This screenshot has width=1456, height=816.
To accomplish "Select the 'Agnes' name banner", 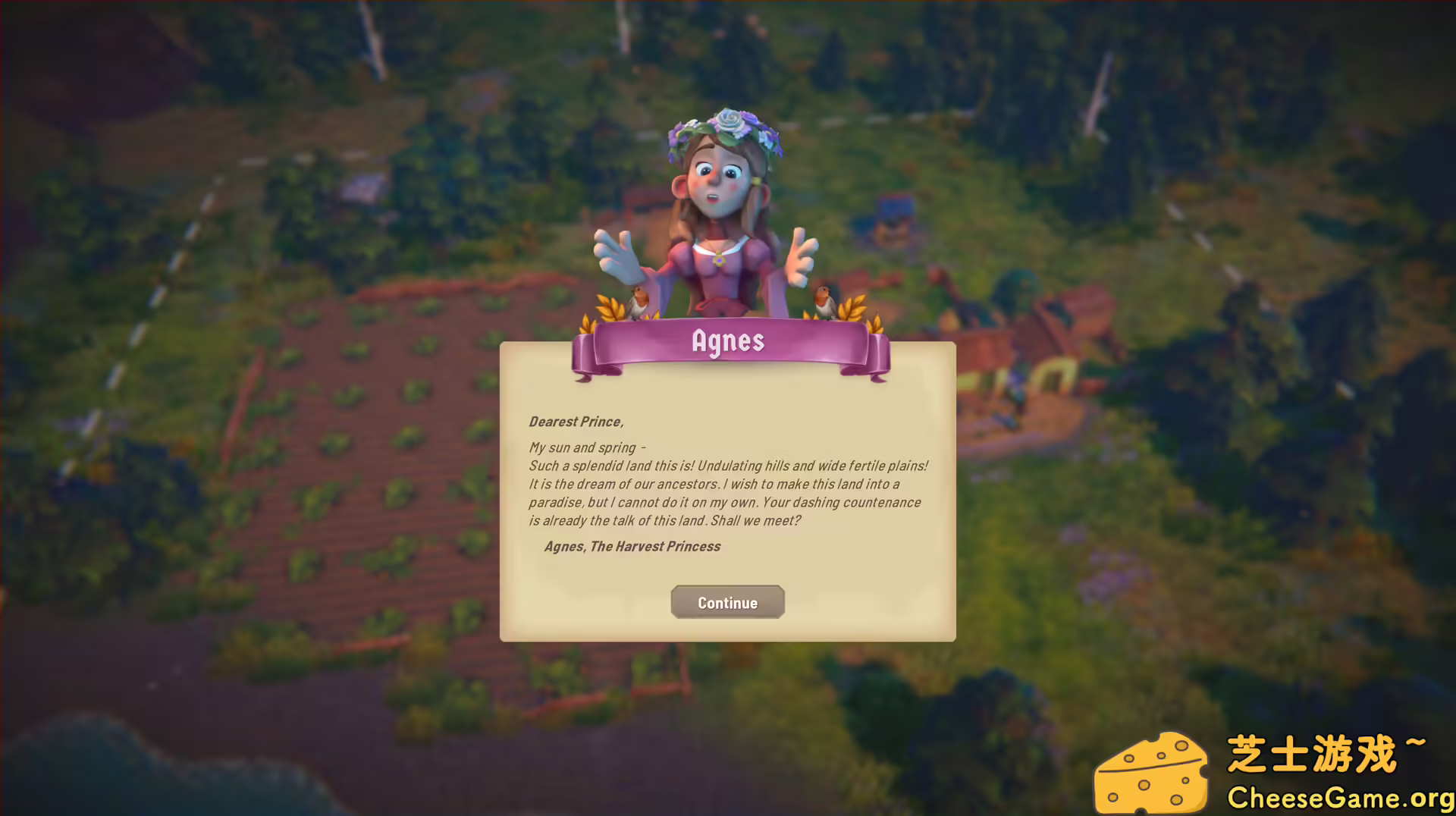I will point(728,341).
